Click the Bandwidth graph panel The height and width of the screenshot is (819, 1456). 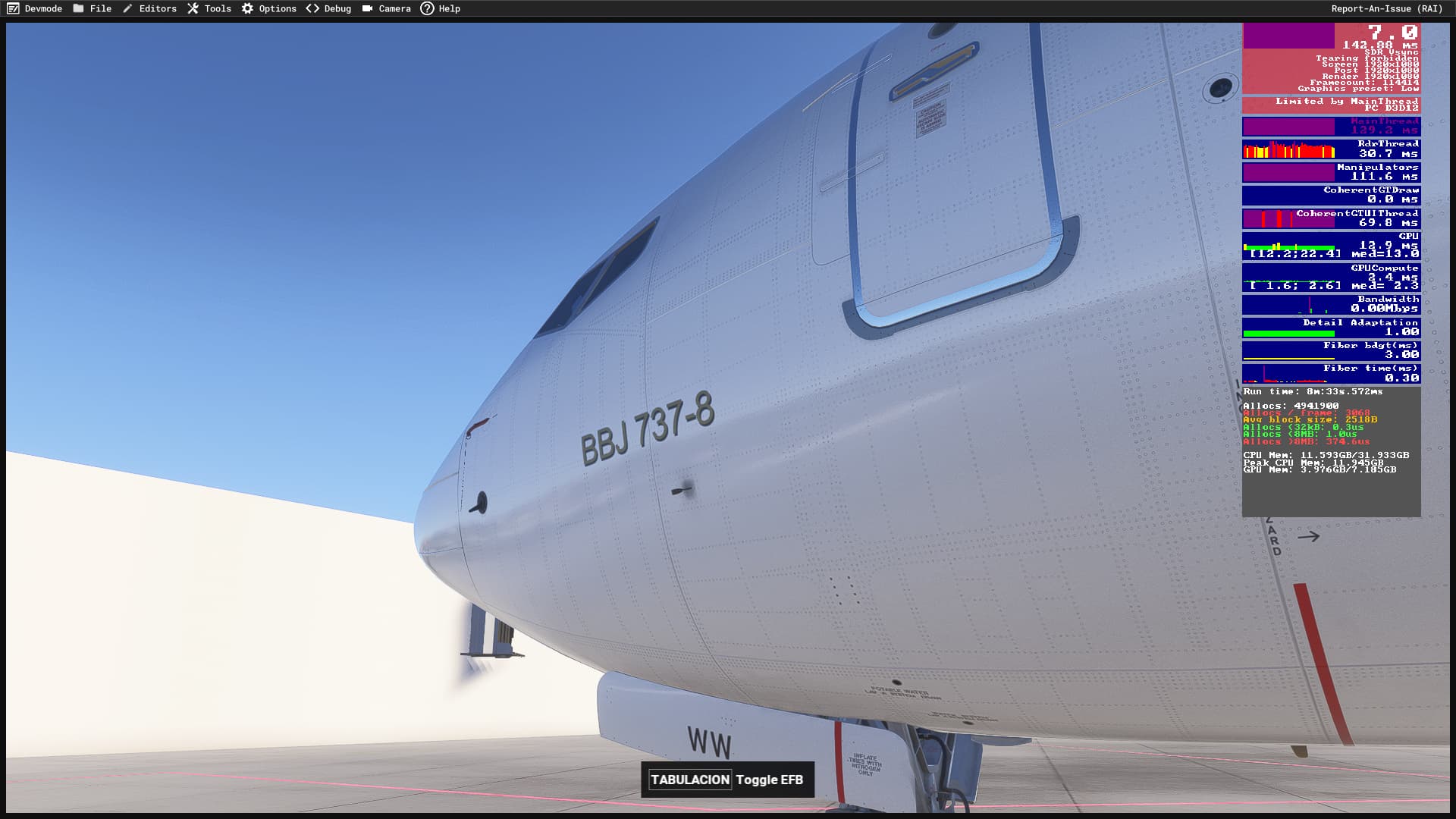(x=1331, y=303)
